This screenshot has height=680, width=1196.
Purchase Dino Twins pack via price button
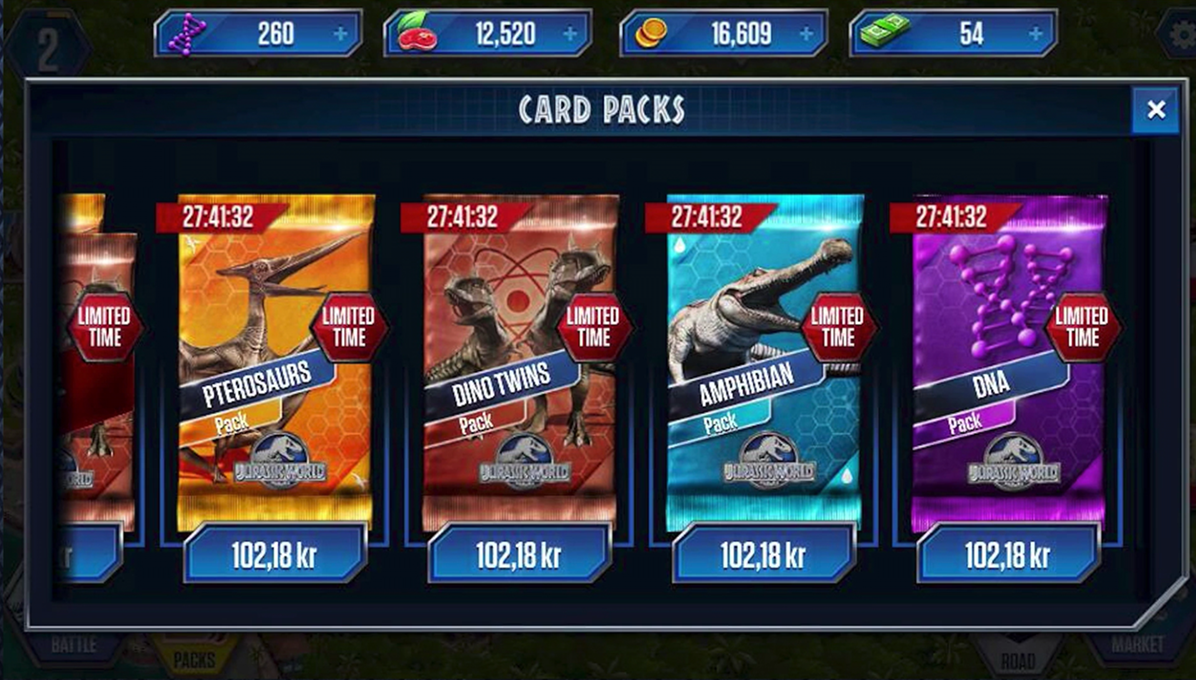[519, 554]
